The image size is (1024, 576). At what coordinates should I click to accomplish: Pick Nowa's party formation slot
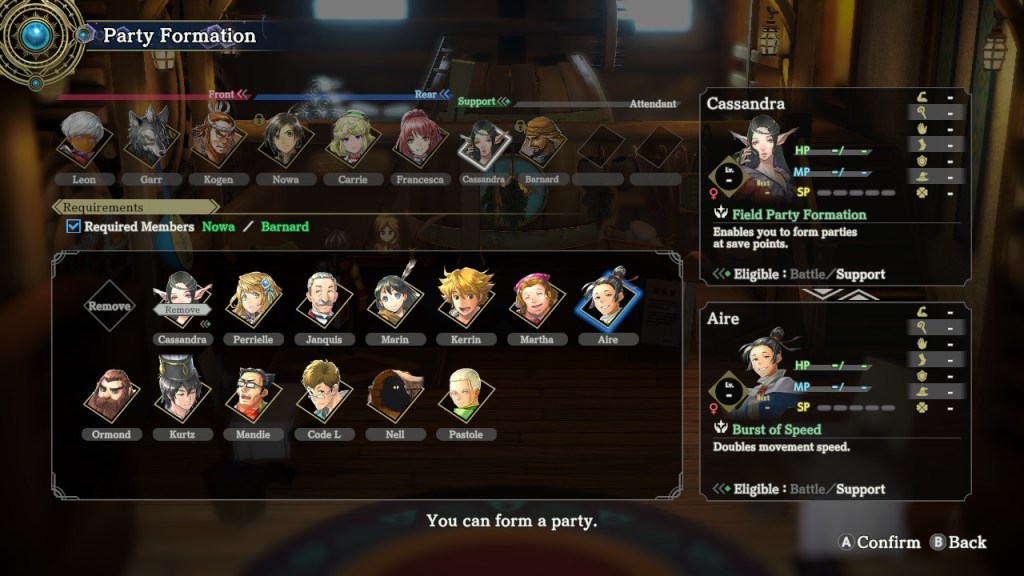(285, 139)
